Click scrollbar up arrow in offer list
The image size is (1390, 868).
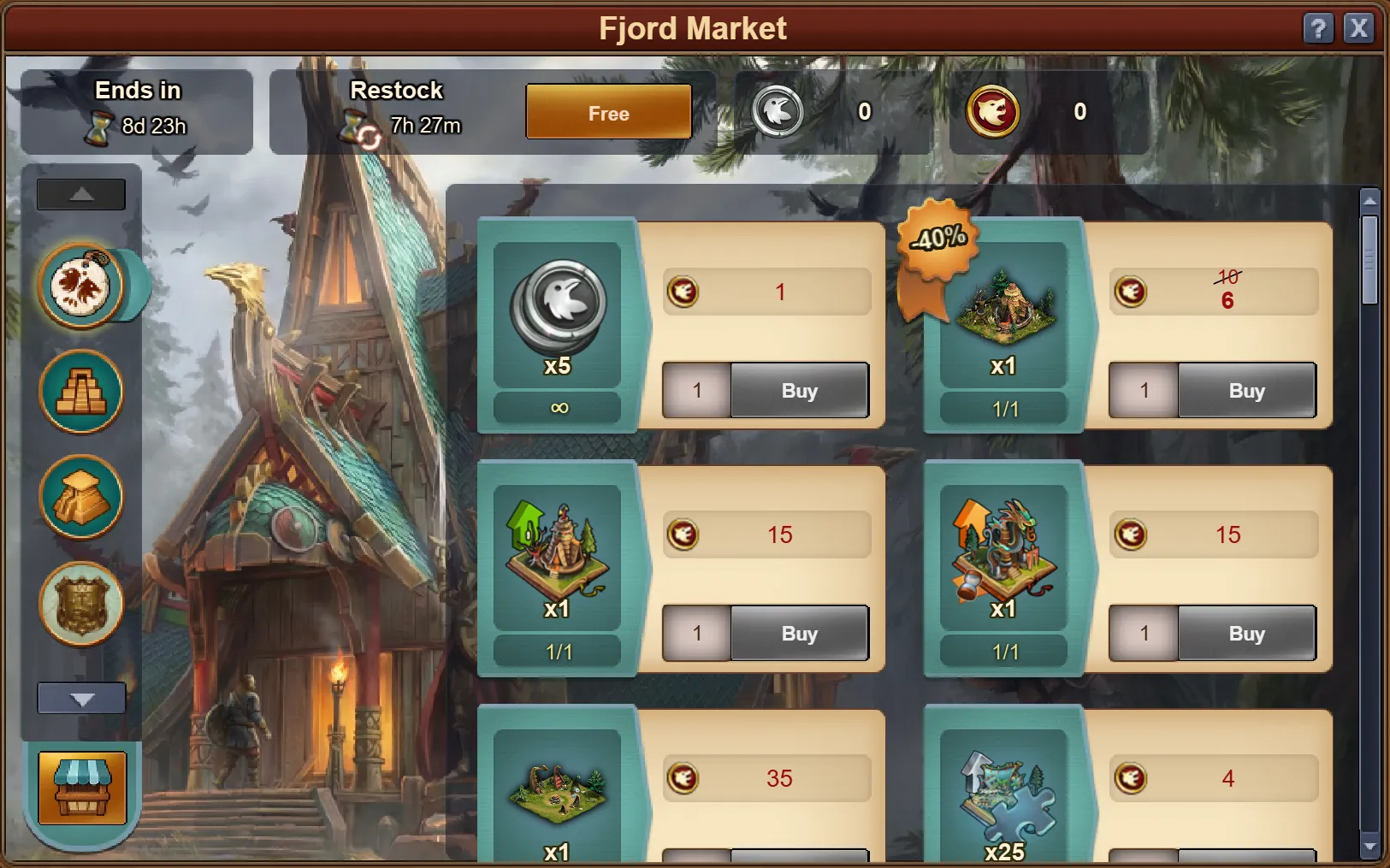click(x=1369, y=201)
